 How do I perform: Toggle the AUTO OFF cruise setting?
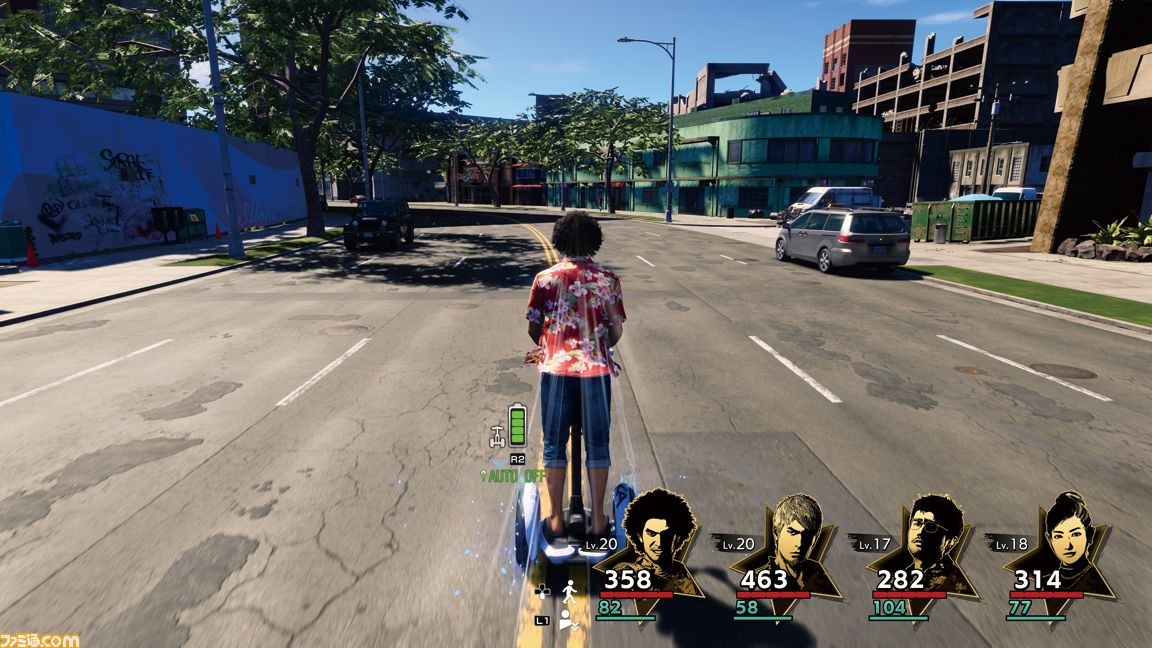(x=514, y=476)
